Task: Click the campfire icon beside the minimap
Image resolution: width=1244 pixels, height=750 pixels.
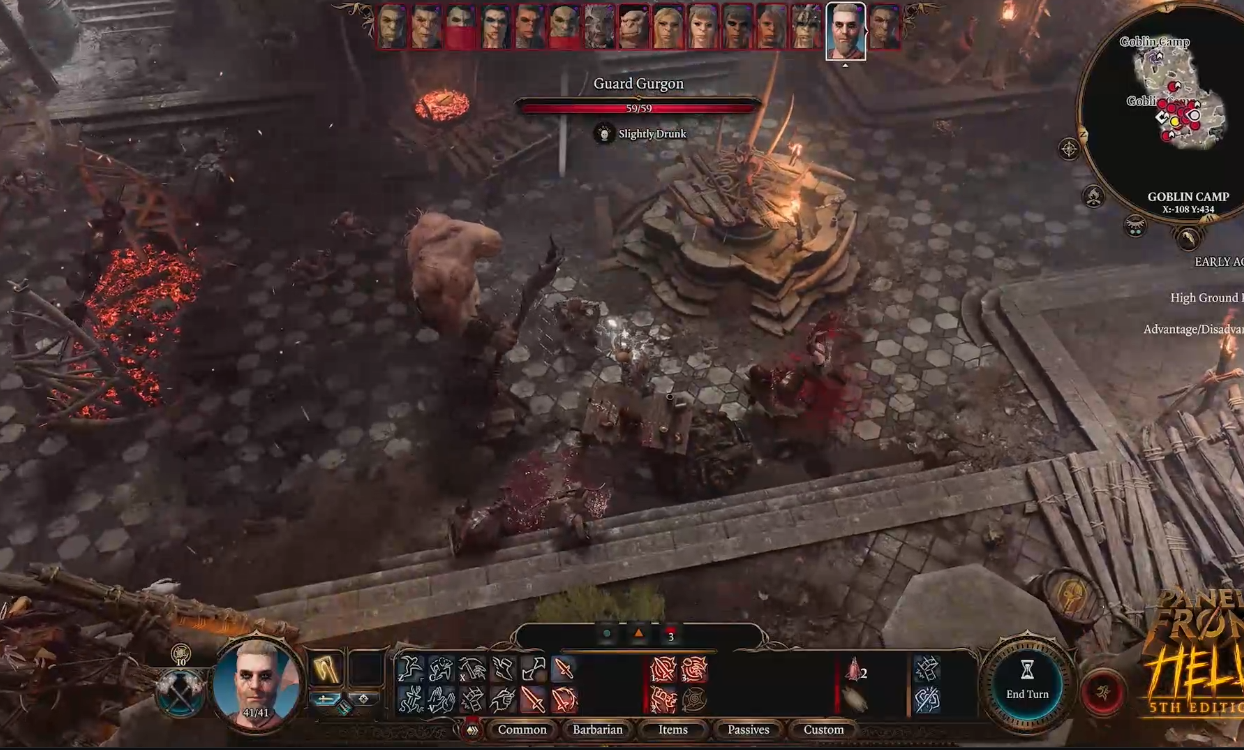Action: pyautogui.click(x=1094, y=197)
